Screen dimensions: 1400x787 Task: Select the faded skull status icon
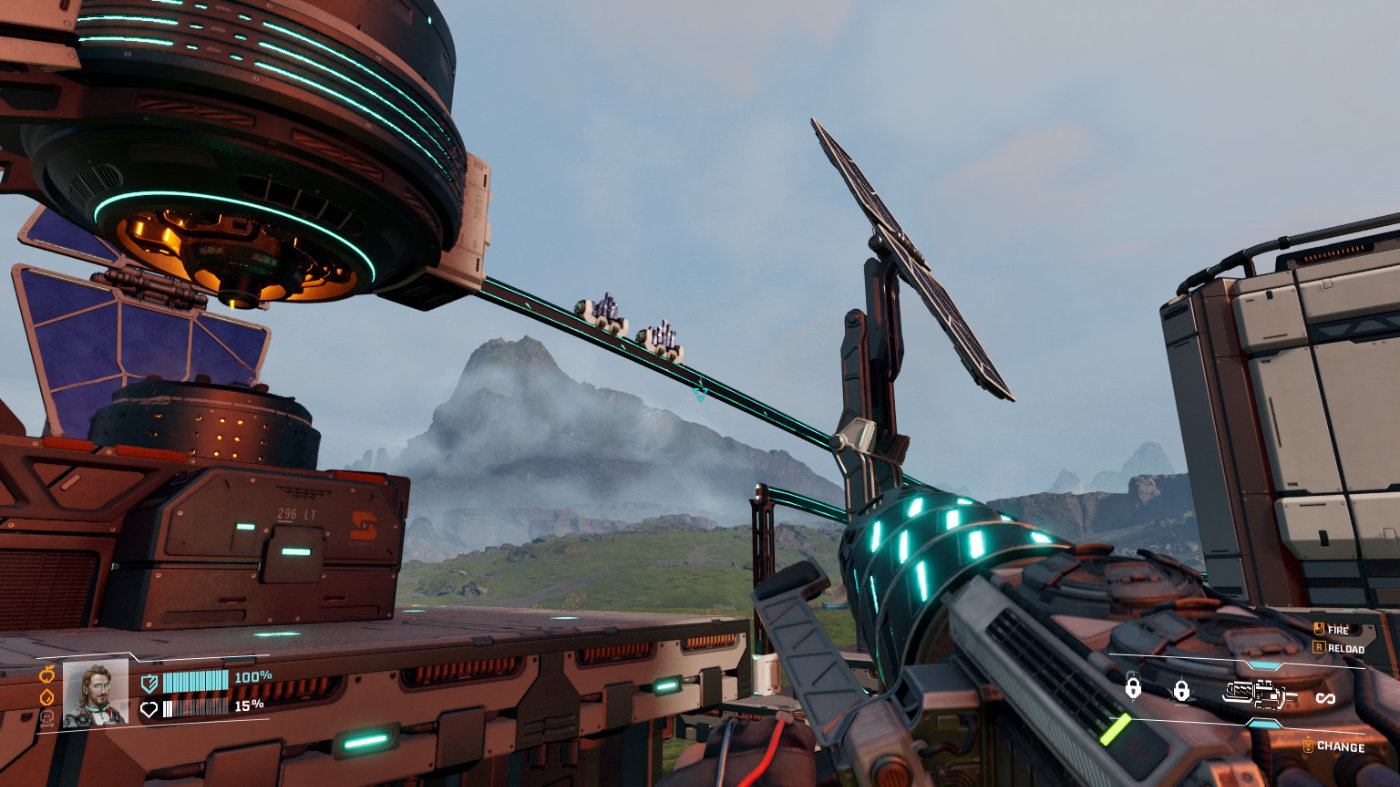[47, 716]
